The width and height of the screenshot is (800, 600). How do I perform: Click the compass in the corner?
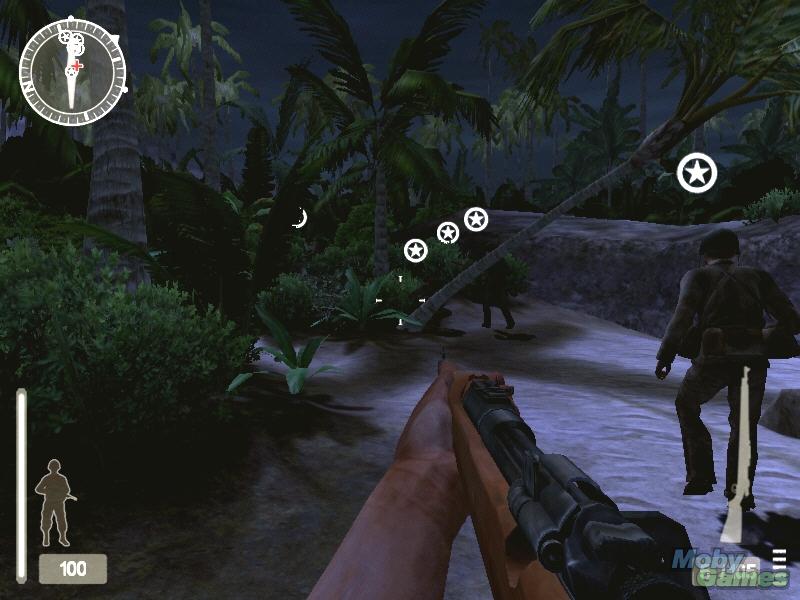[73, 71]
